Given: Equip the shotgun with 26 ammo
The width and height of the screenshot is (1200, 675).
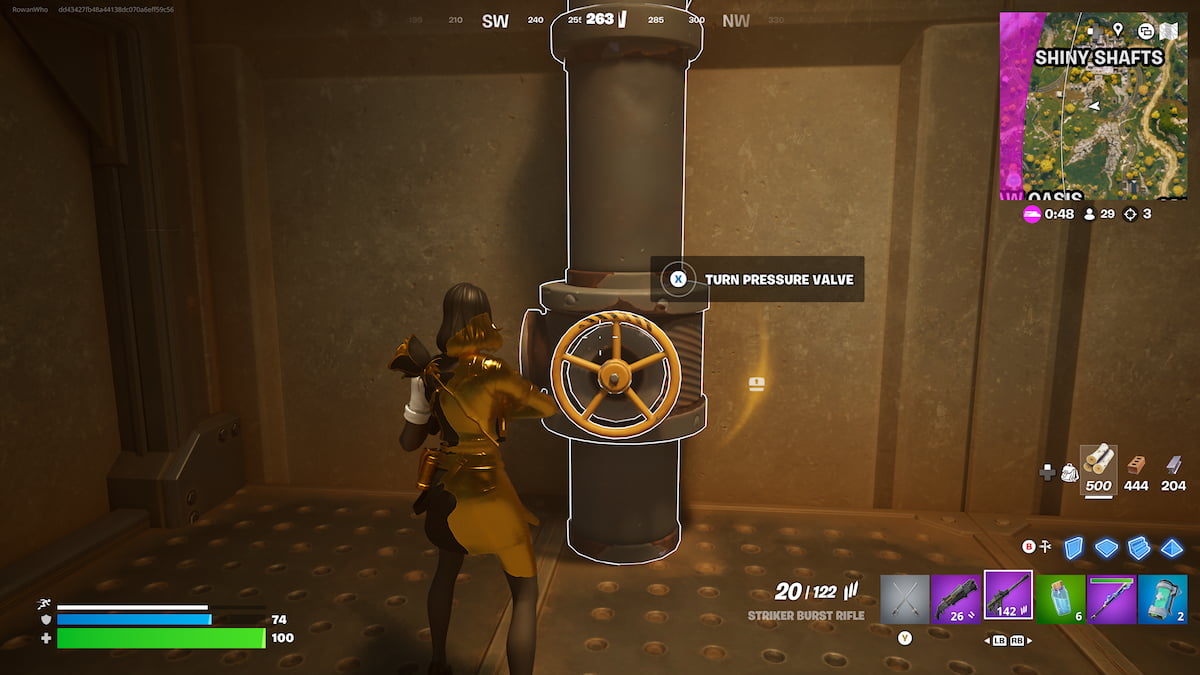Looking at the screenshot, I should coord(957,599).
